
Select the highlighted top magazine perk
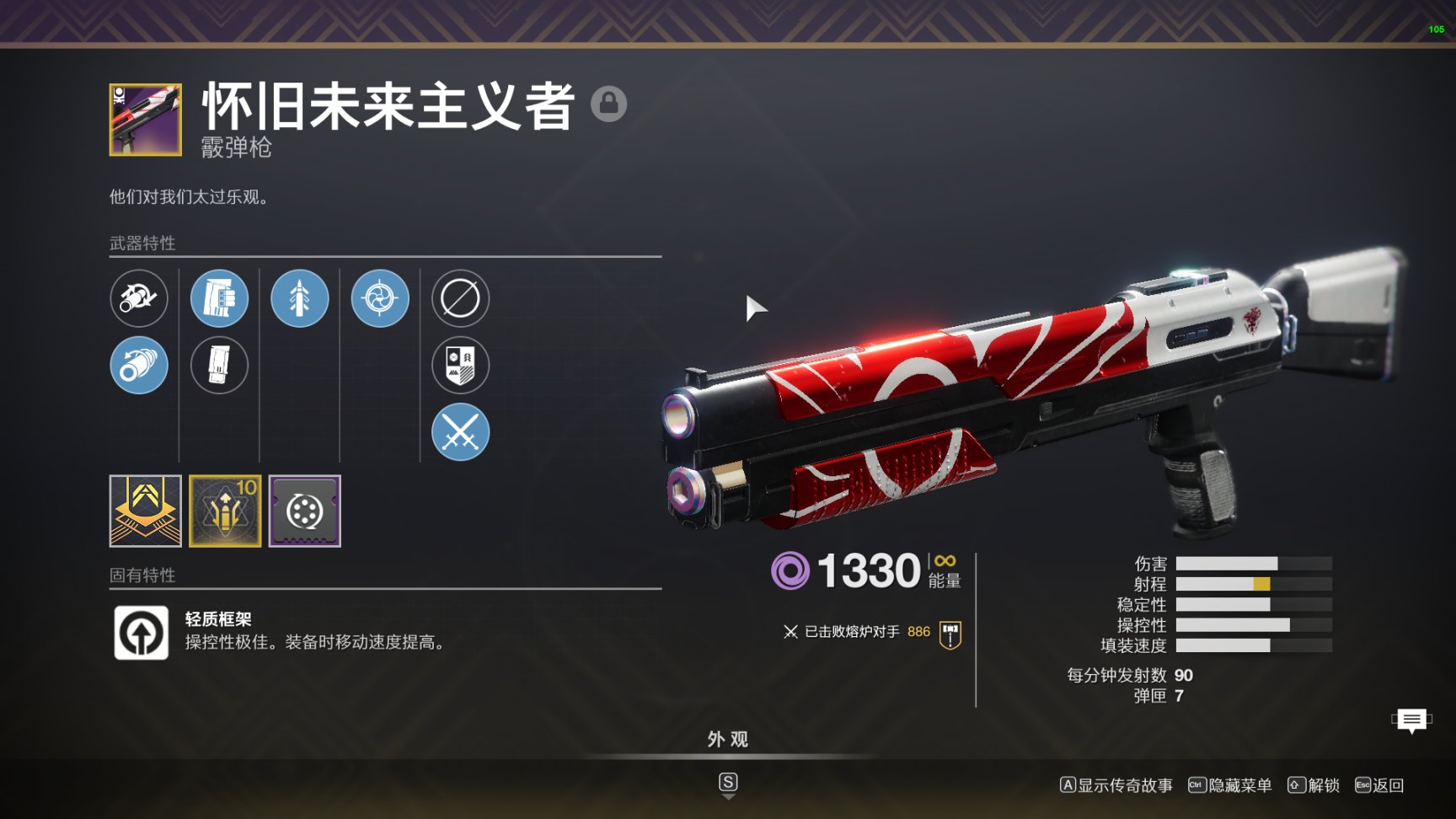tap(219, 298)
